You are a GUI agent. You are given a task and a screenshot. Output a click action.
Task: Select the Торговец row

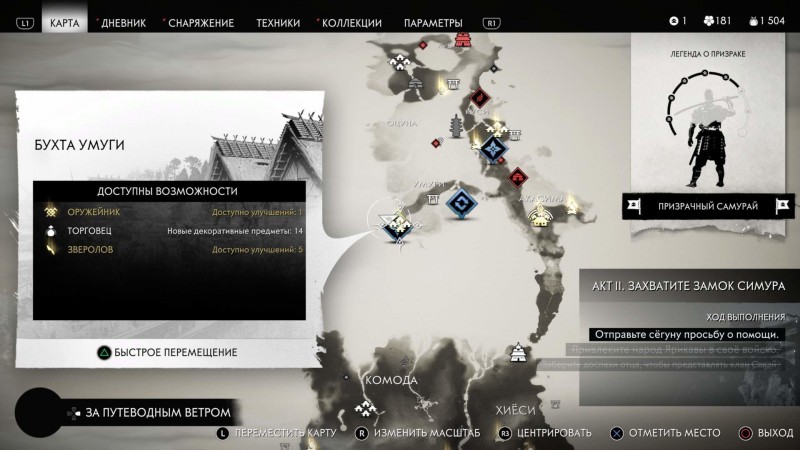[170, 231]
